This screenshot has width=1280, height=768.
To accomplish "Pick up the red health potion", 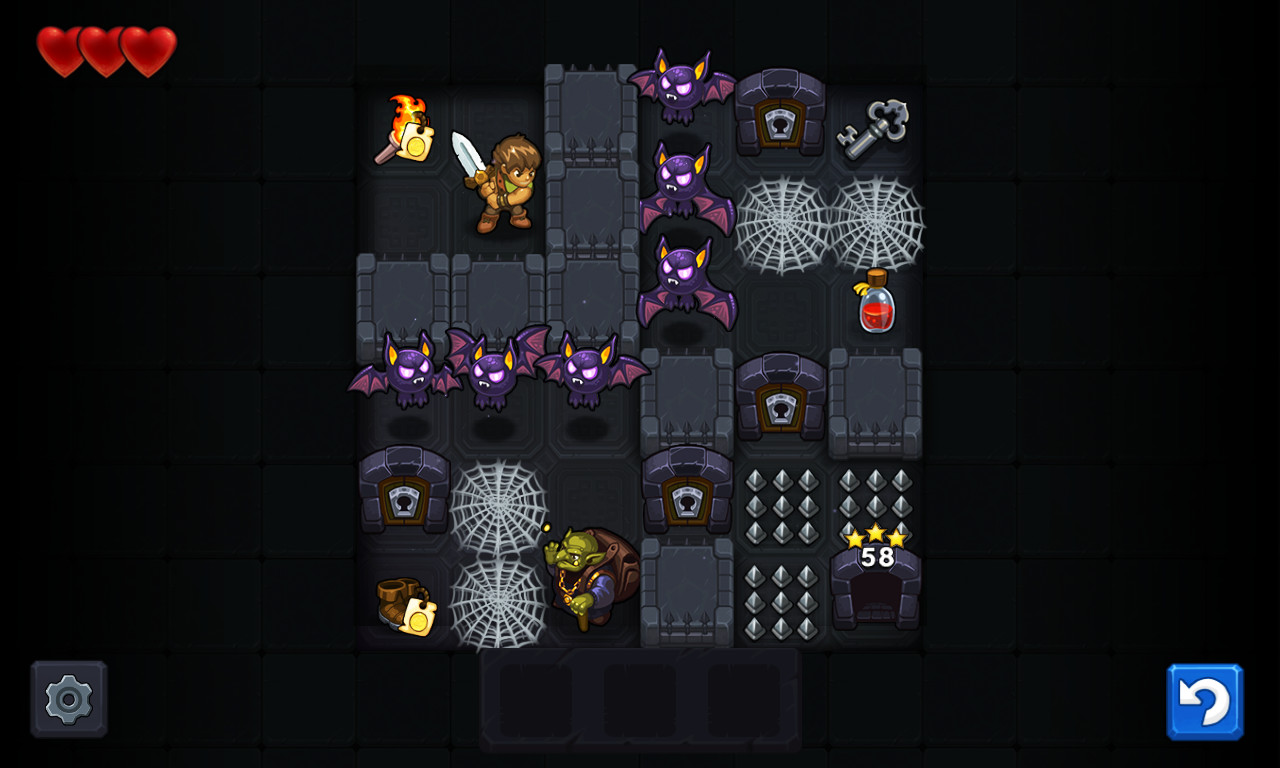I will [875, 305].
